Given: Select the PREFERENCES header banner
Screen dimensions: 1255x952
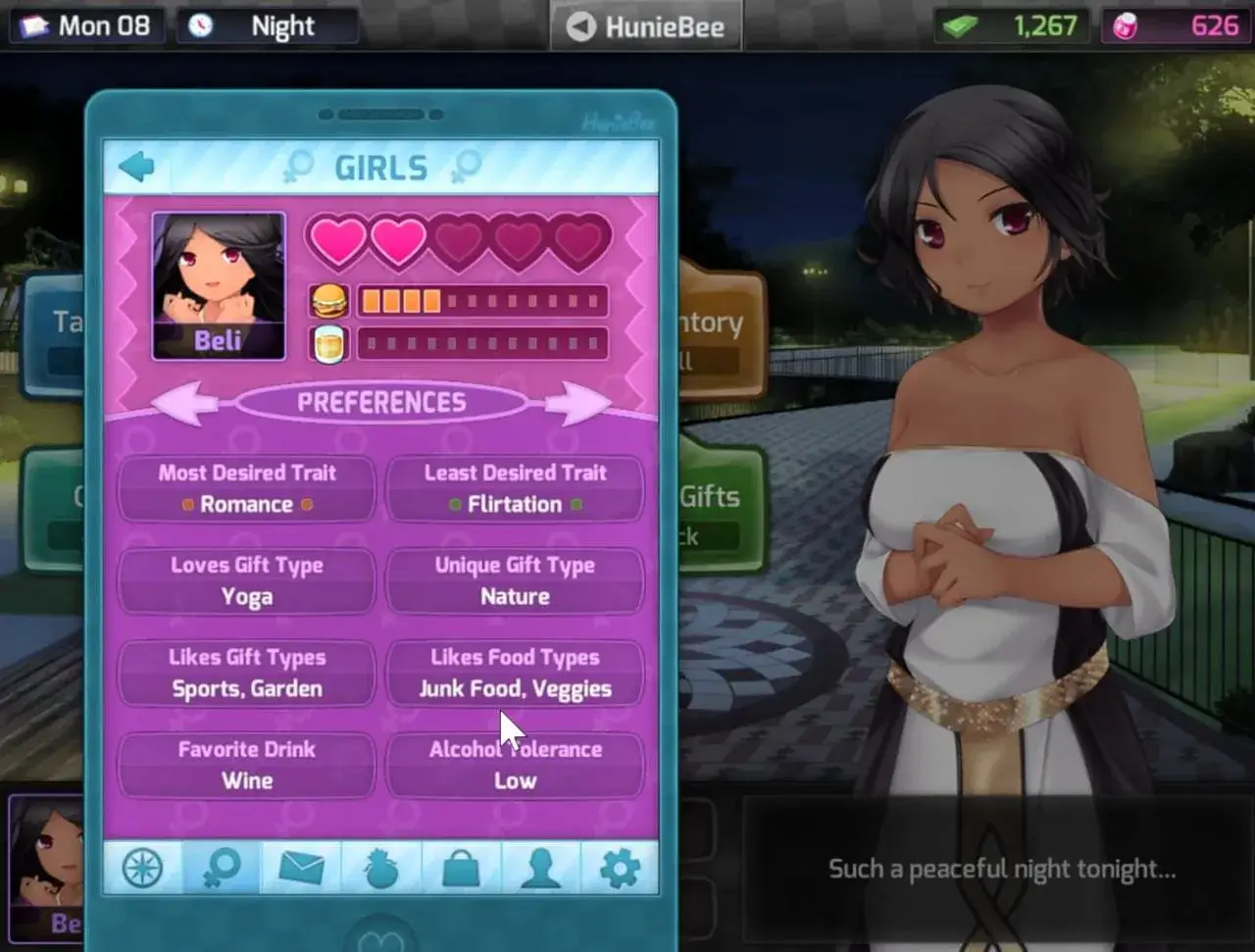Looking at the screenshot, I should 384,402.
